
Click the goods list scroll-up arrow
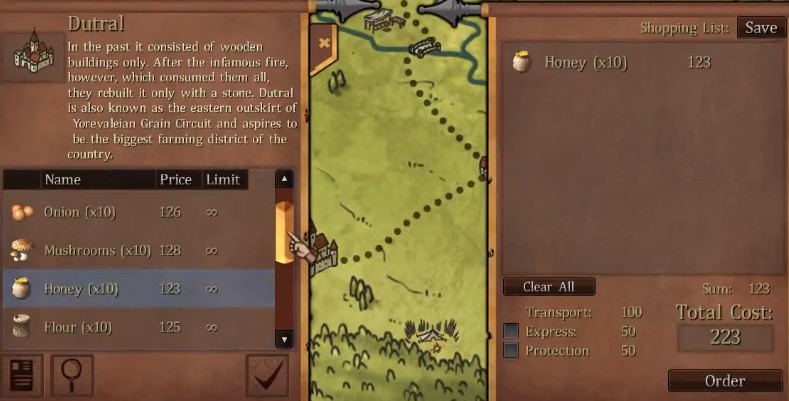click(284, 180)
